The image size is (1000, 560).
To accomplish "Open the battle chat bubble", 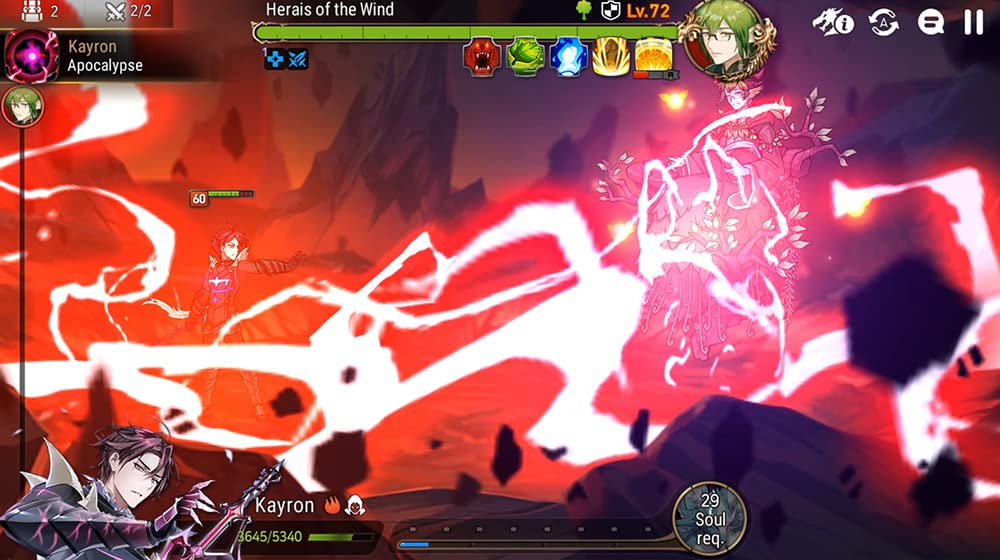I will pos(931,22).
